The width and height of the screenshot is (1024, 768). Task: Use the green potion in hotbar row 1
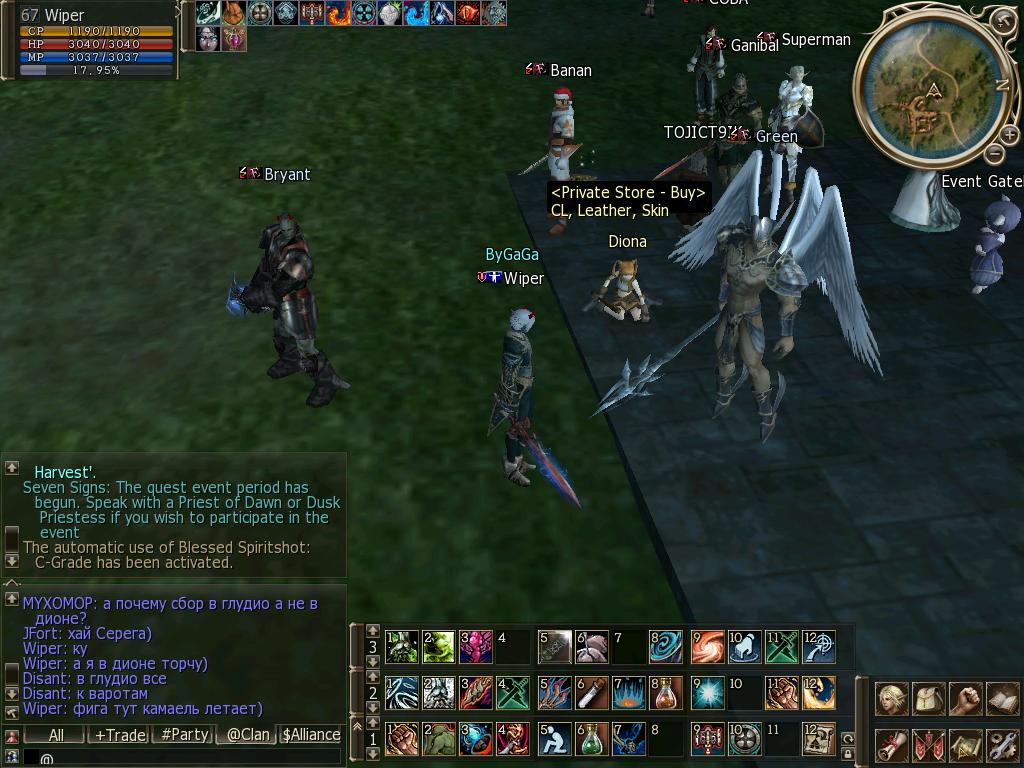592,739
